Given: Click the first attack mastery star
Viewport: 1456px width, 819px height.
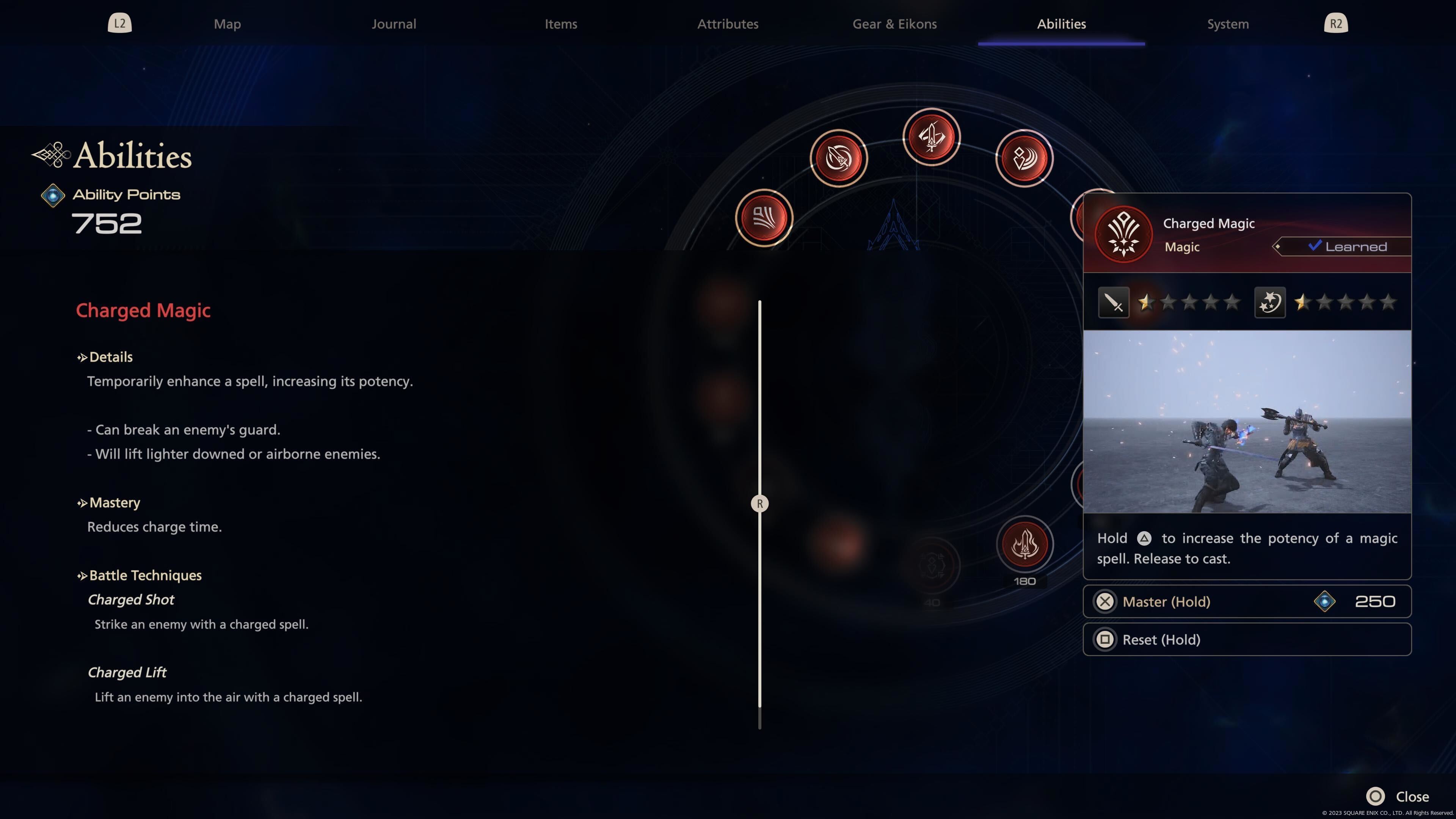Looking at the screenshot, I should pyautogui.click(x=1146, y=303).
